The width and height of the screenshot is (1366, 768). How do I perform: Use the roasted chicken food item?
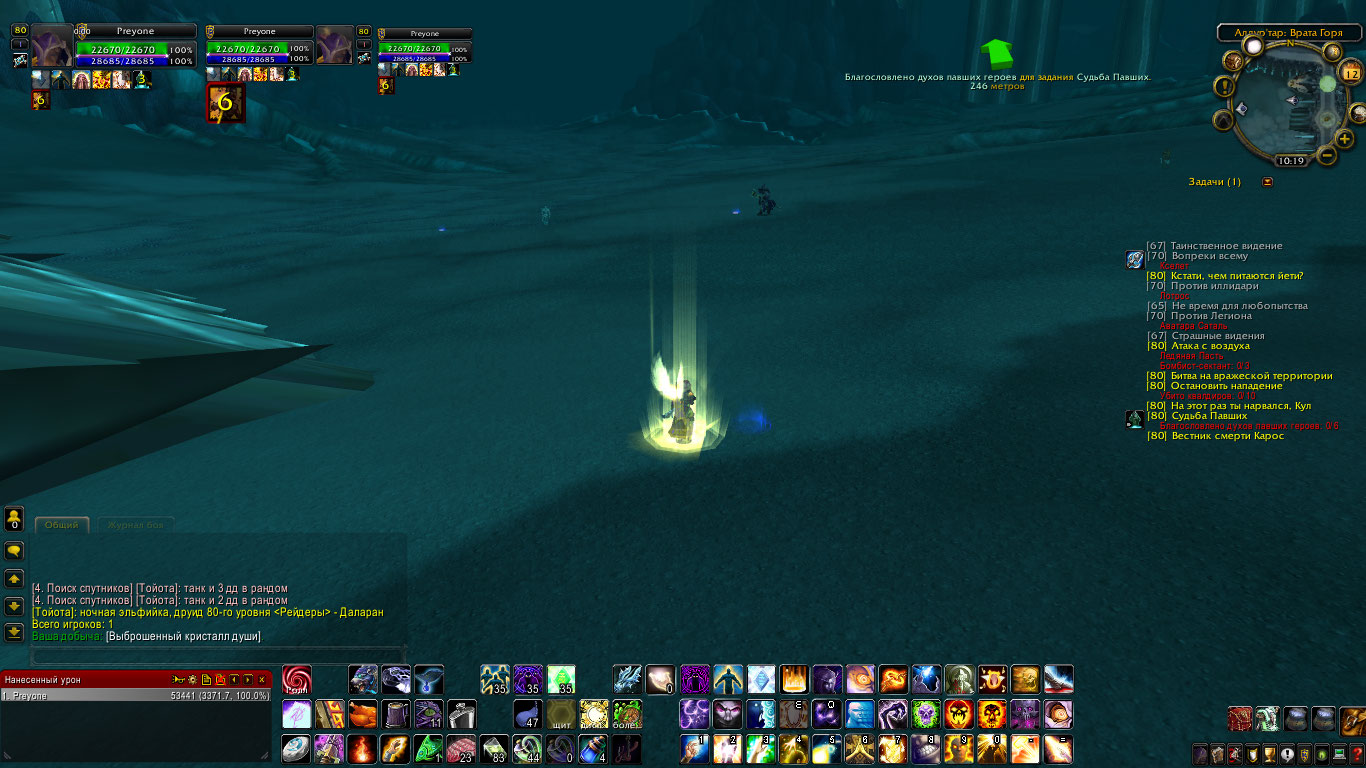363,714
